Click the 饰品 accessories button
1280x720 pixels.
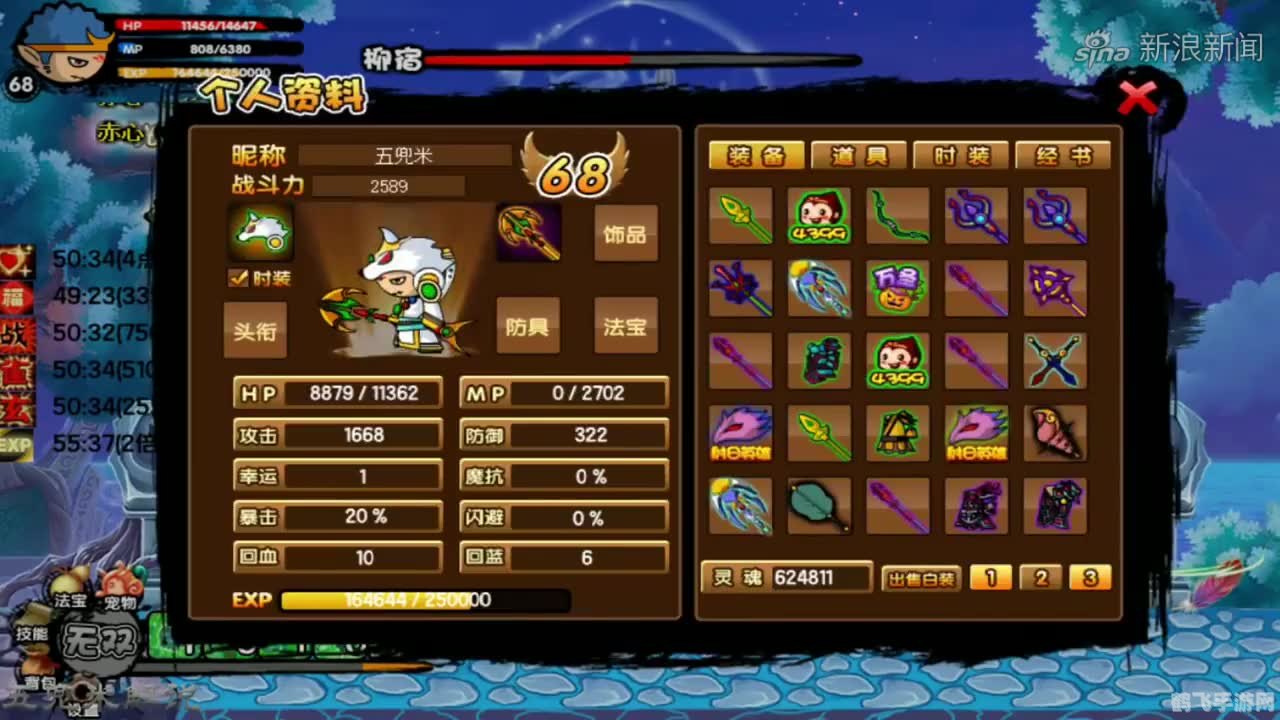[x=627, y=234]
